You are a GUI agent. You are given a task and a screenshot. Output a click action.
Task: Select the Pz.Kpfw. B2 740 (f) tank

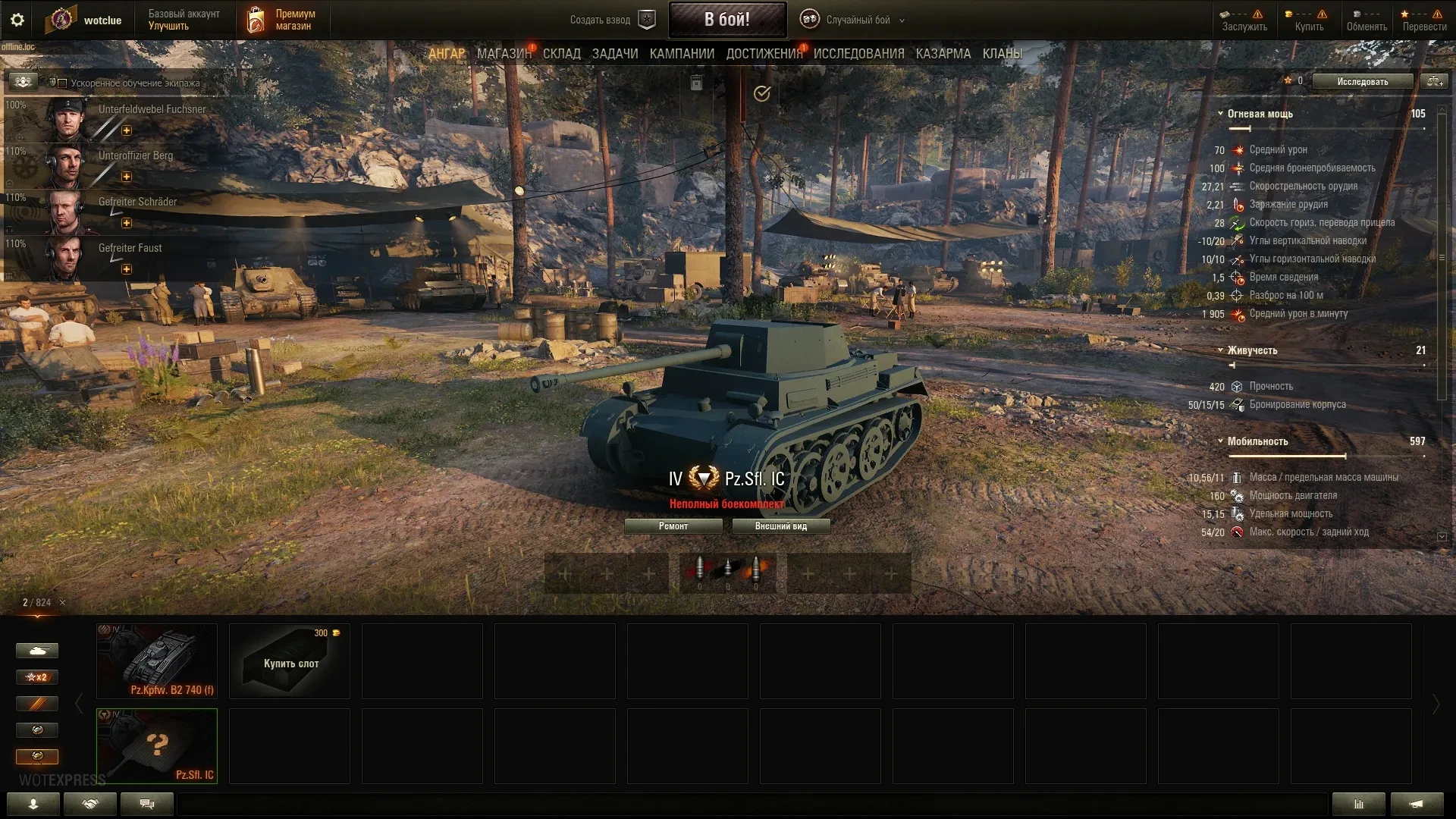coord(157,661)
